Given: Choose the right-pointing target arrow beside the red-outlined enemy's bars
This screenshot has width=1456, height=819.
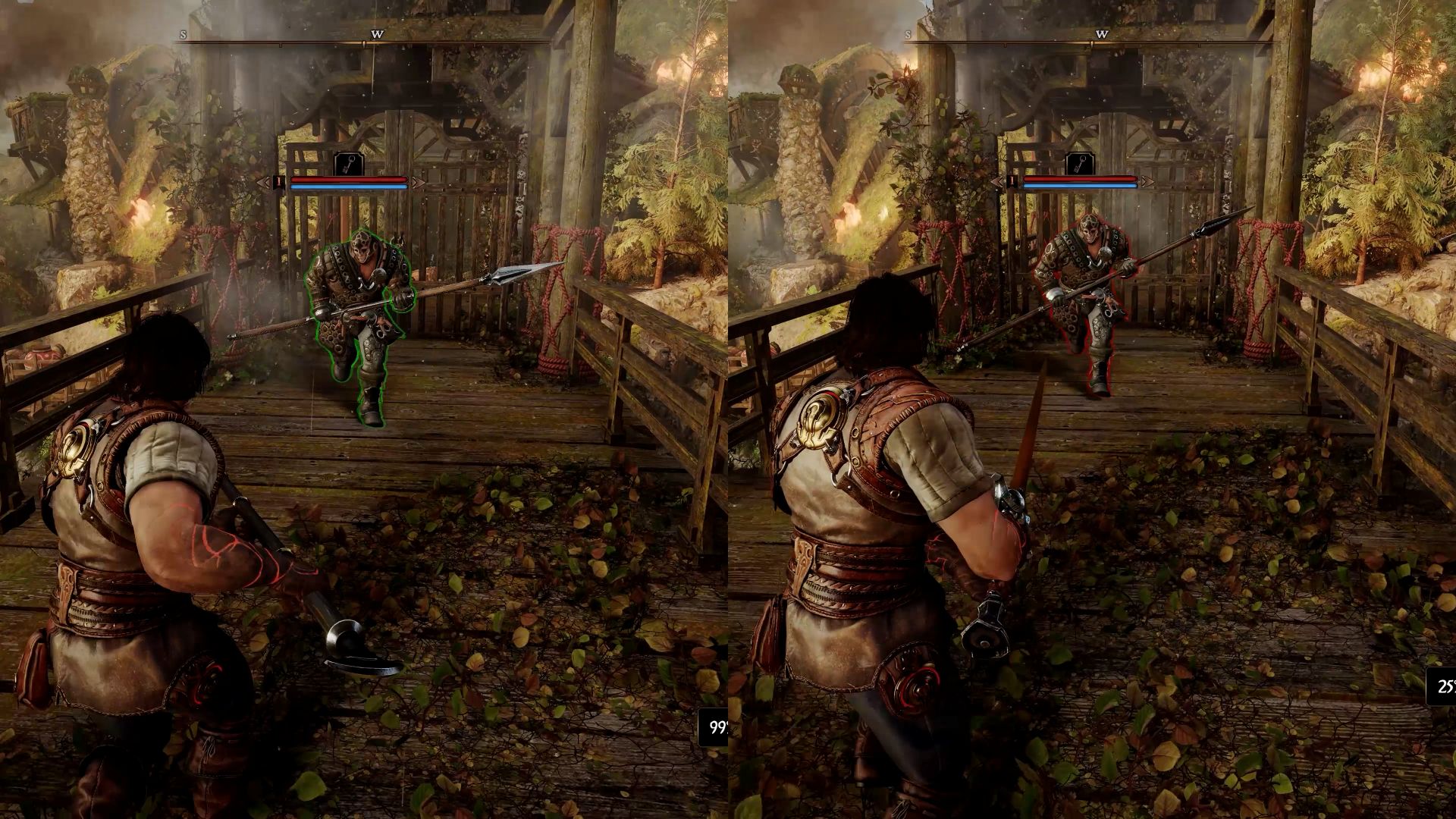Looking at the screenshot, I should [x=1147, y=182].
